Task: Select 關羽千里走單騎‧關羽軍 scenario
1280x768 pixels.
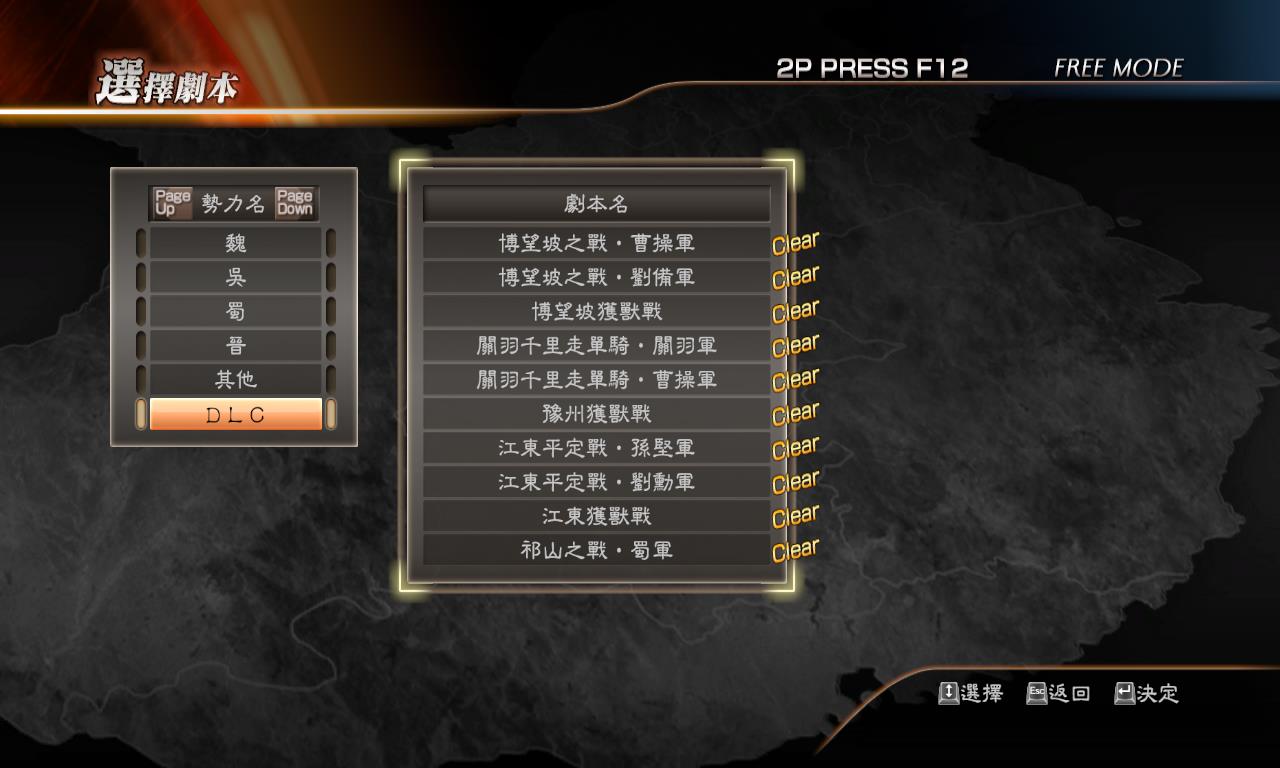Action: pos(596,345)
